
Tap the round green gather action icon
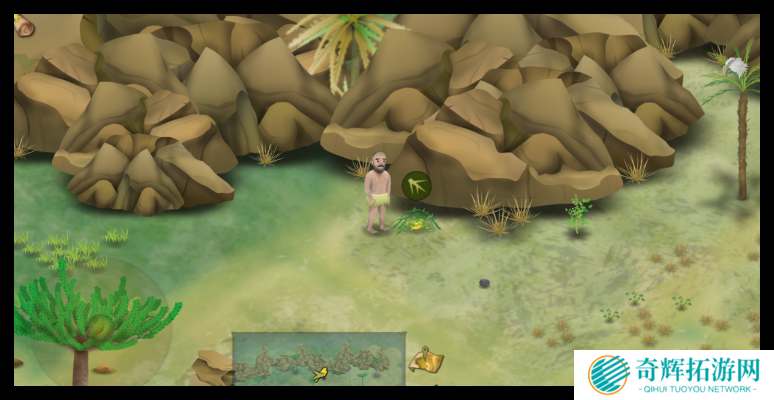[416, 185]
